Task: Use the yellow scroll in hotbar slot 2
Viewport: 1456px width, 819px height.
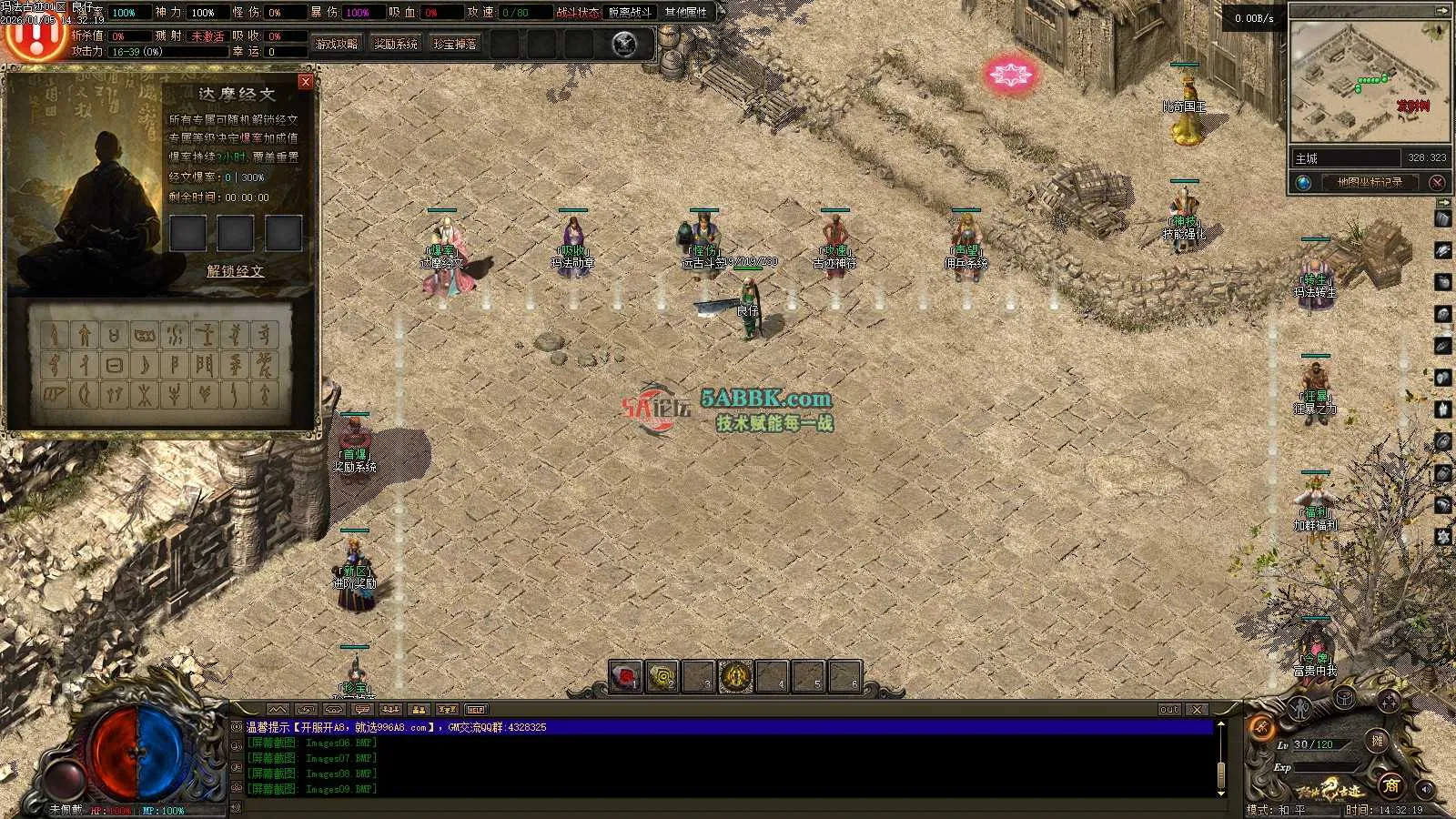Action: [x=662, y=677]
